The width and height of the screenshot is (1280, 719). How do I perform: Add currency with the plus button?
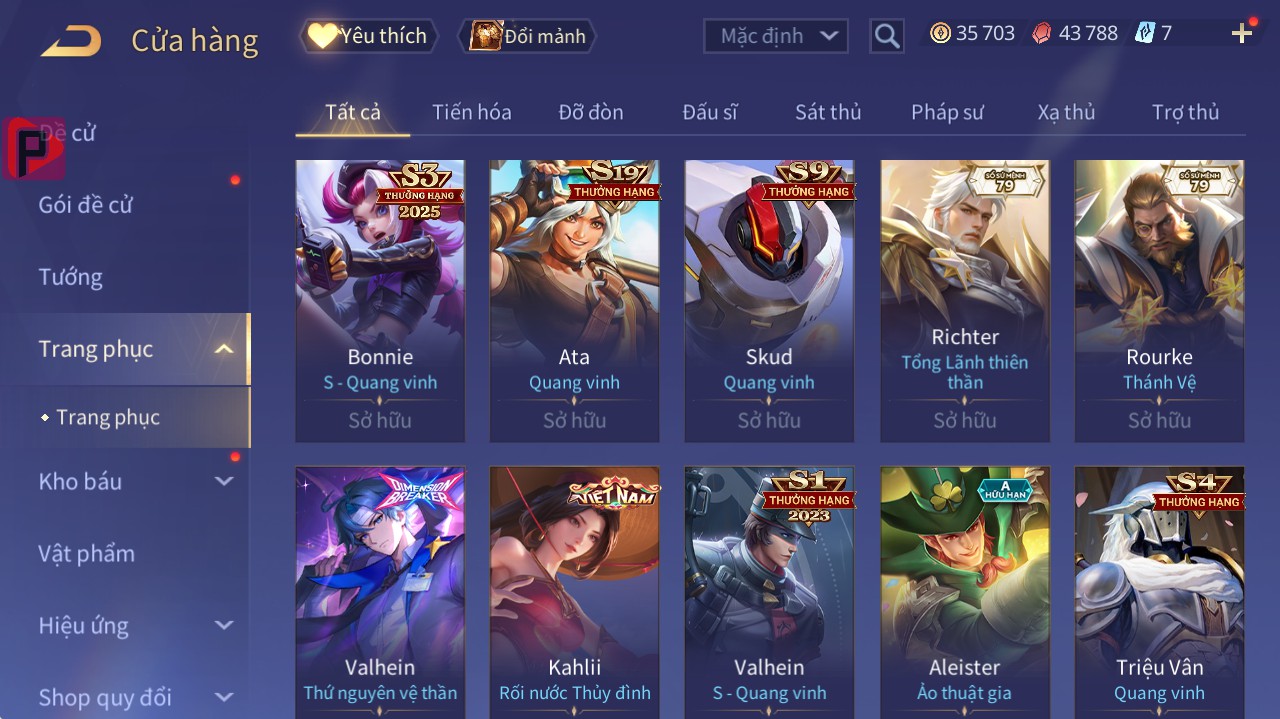pyautogui.click(x=1242, y=34)
